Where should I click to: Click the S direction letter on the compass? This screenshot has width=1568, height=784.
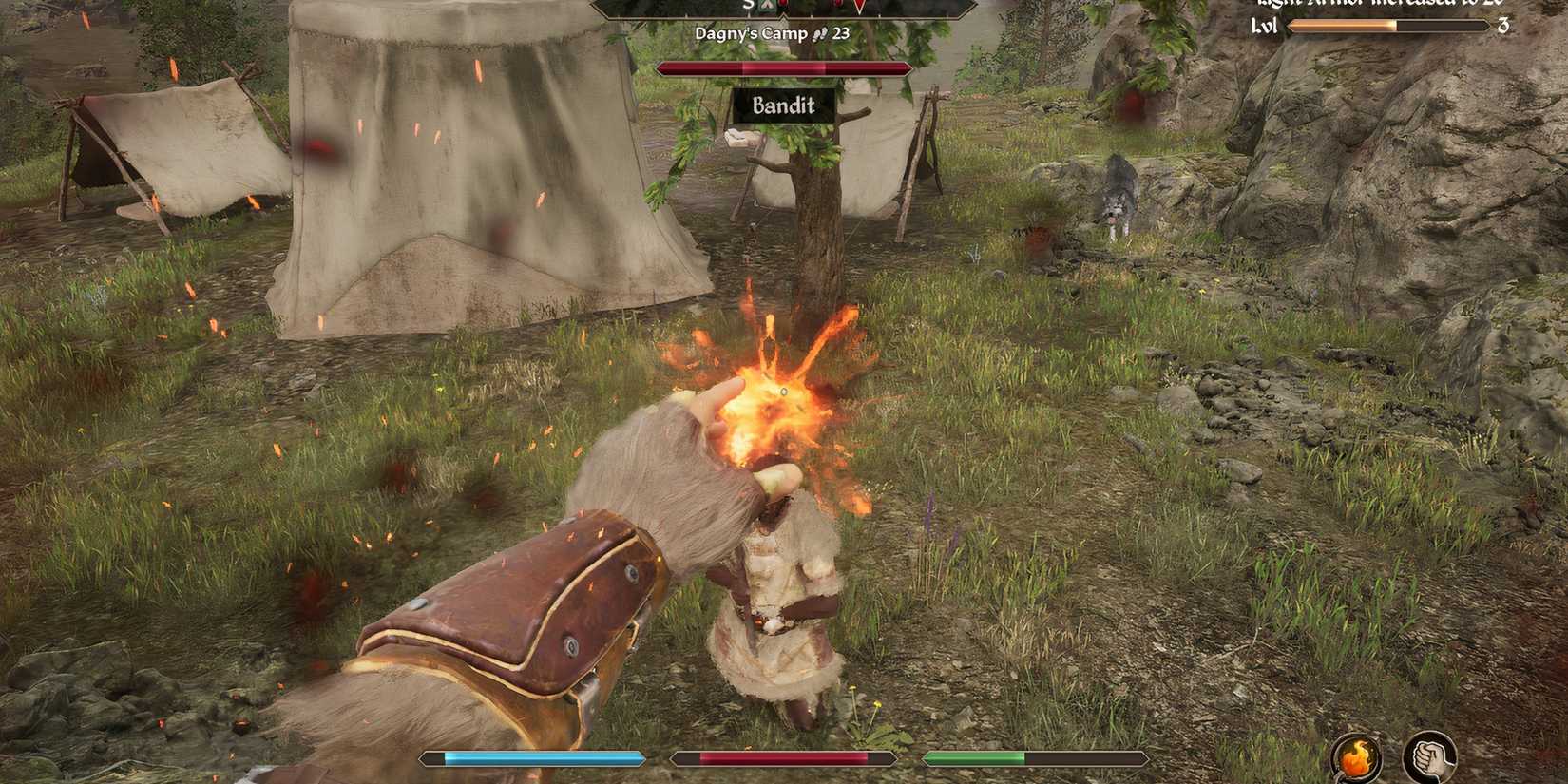[748, 5]
